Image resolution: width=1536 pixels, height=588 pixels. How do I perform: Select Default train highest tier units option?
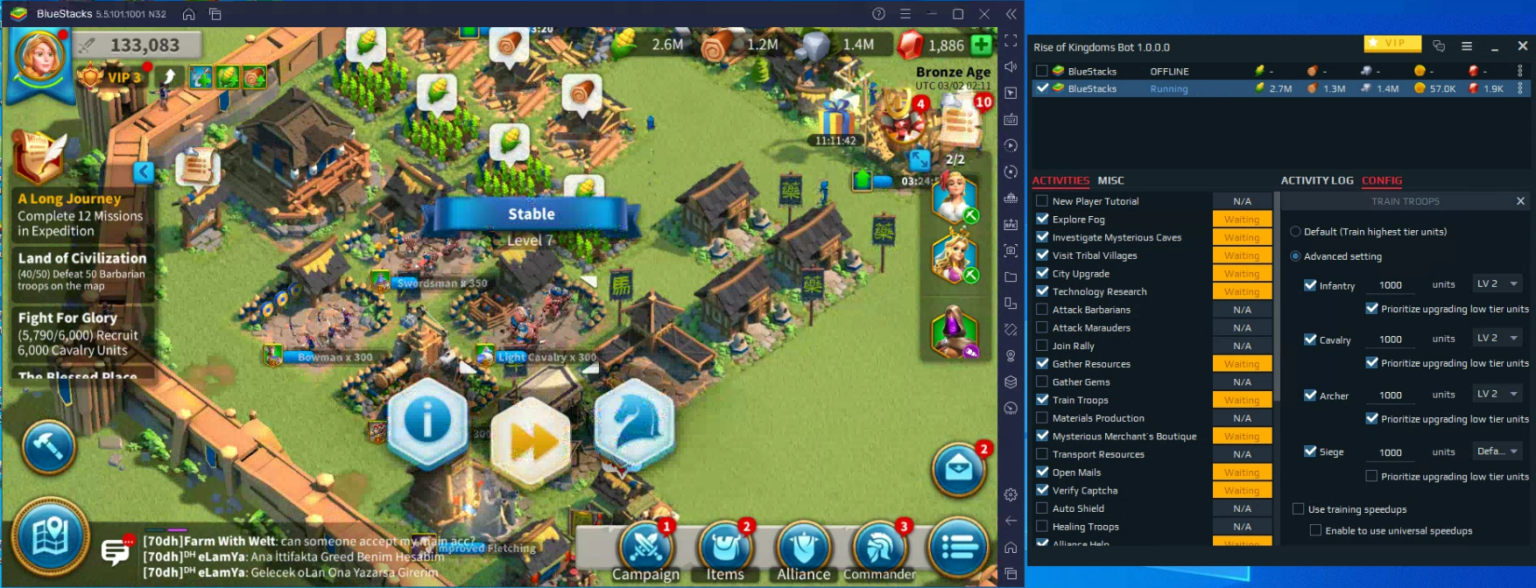[1296, 232]
